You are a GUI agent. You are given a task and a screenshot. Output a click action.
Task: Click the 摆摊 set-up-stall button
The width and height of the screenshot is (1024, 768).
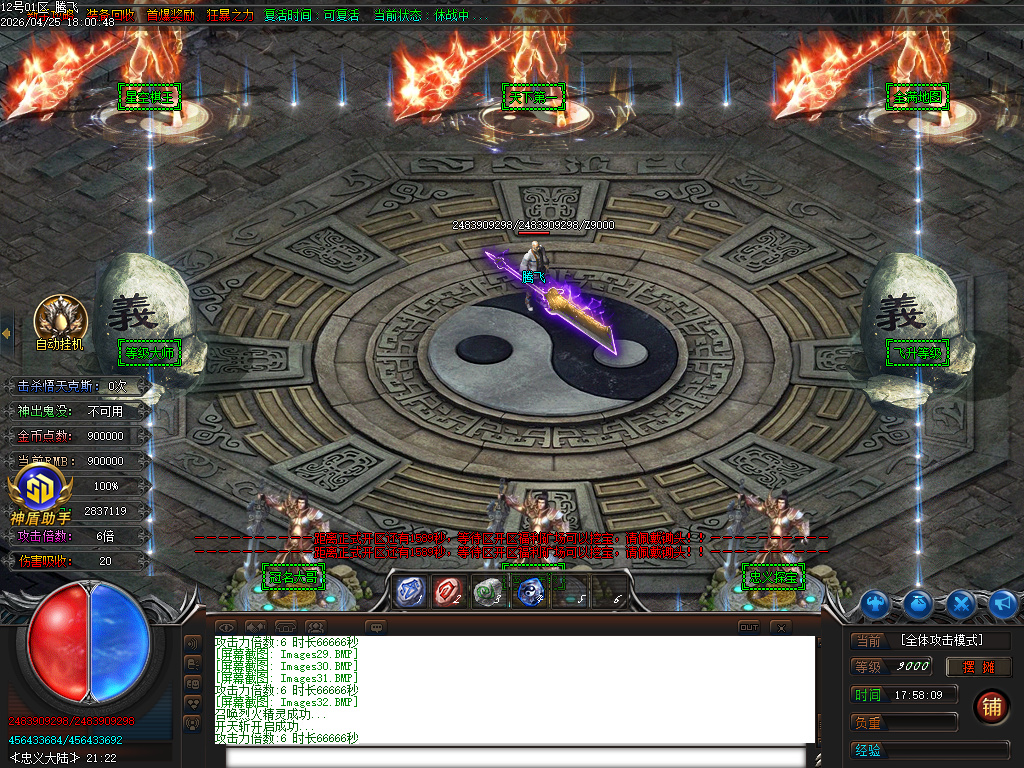pos(979,667)
